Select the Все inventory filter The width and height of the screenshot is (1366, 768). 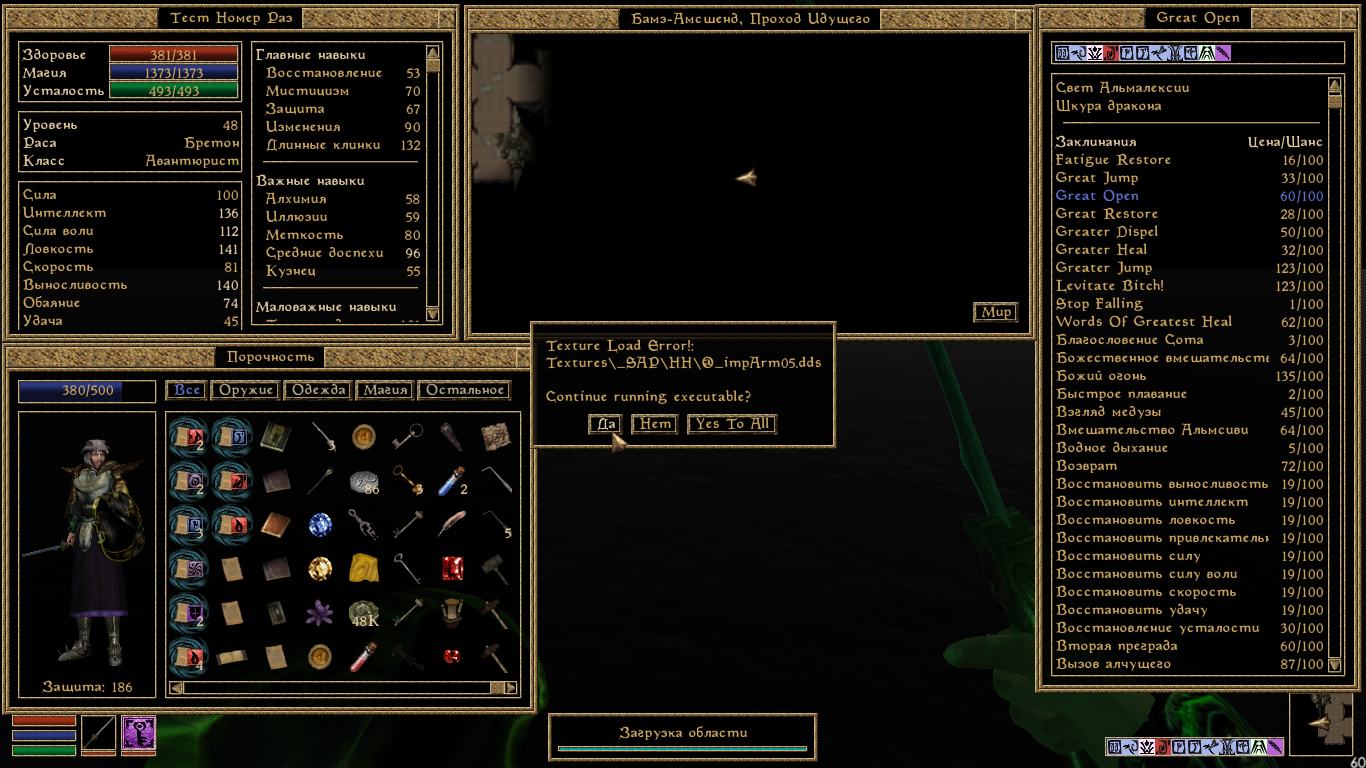[187, 390]
